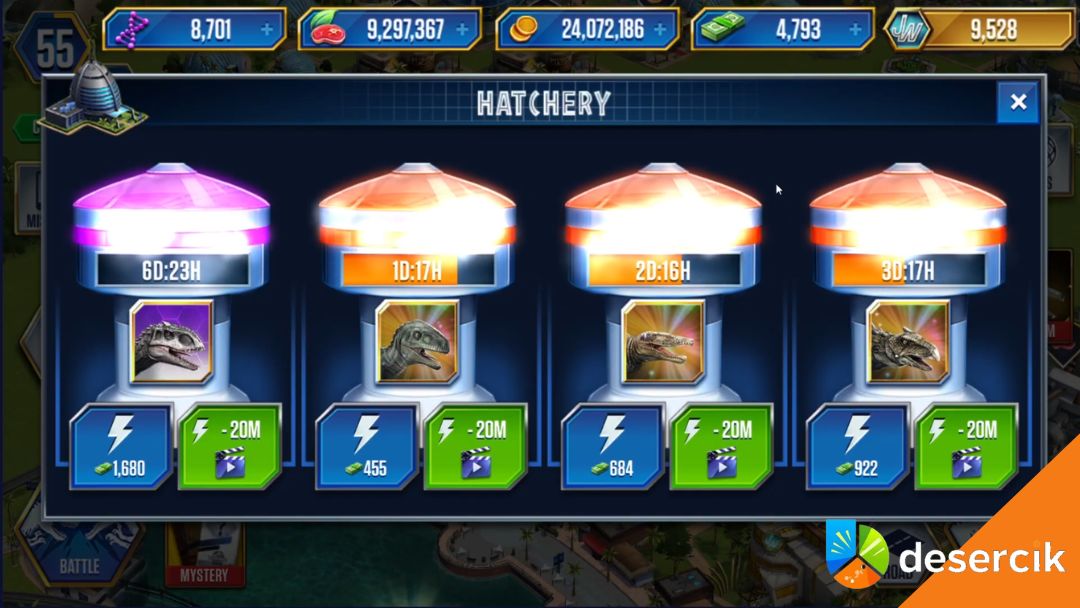This screenshot has width=1080, height=608.
Task: Add more food with the plus button
Action: (462, 30)
